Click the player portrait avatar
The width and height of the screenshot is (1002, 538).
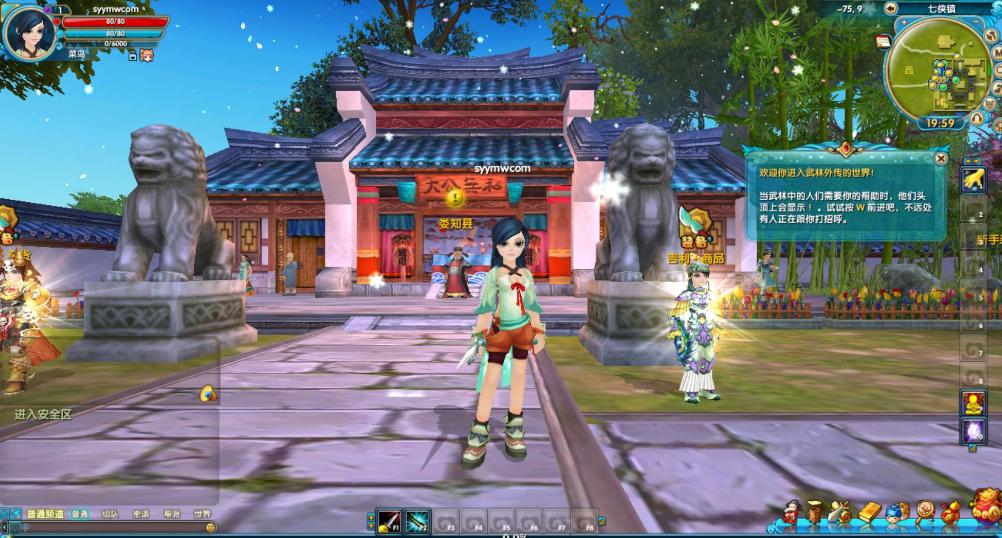click(28, 32)
